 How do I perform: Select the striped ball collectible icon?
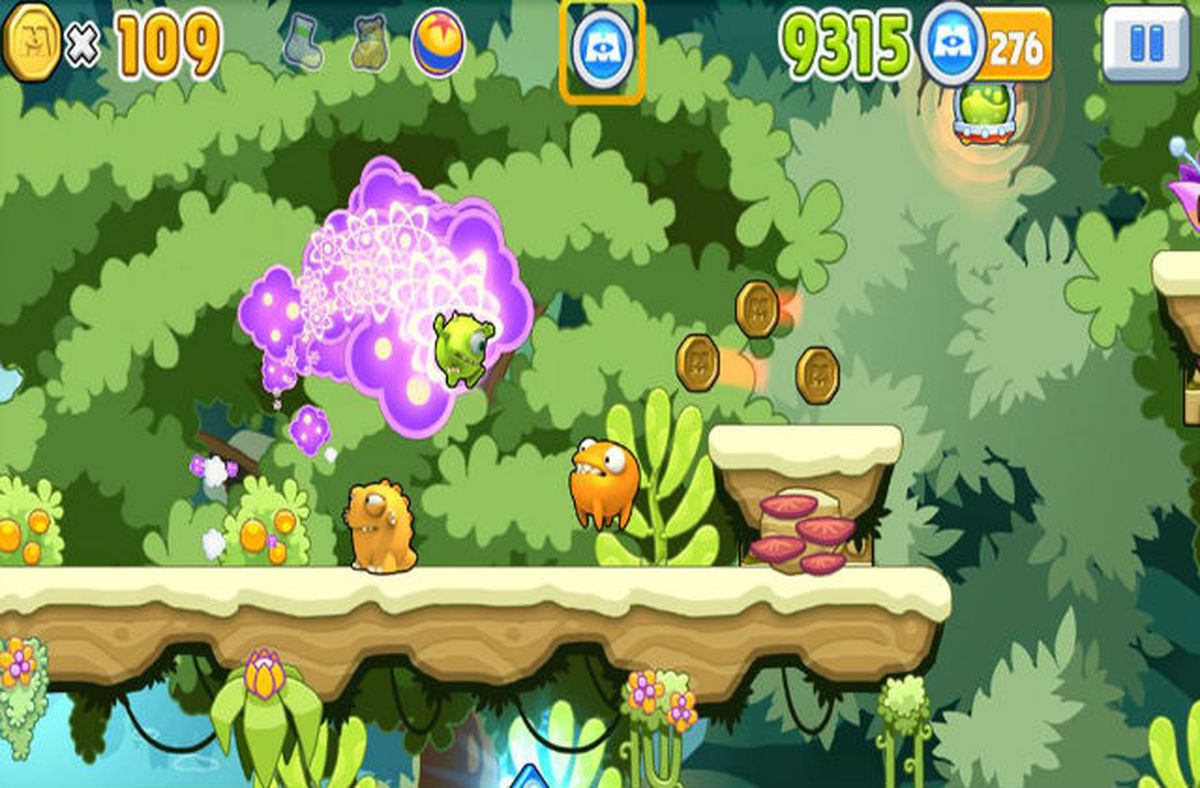point(438,45)
